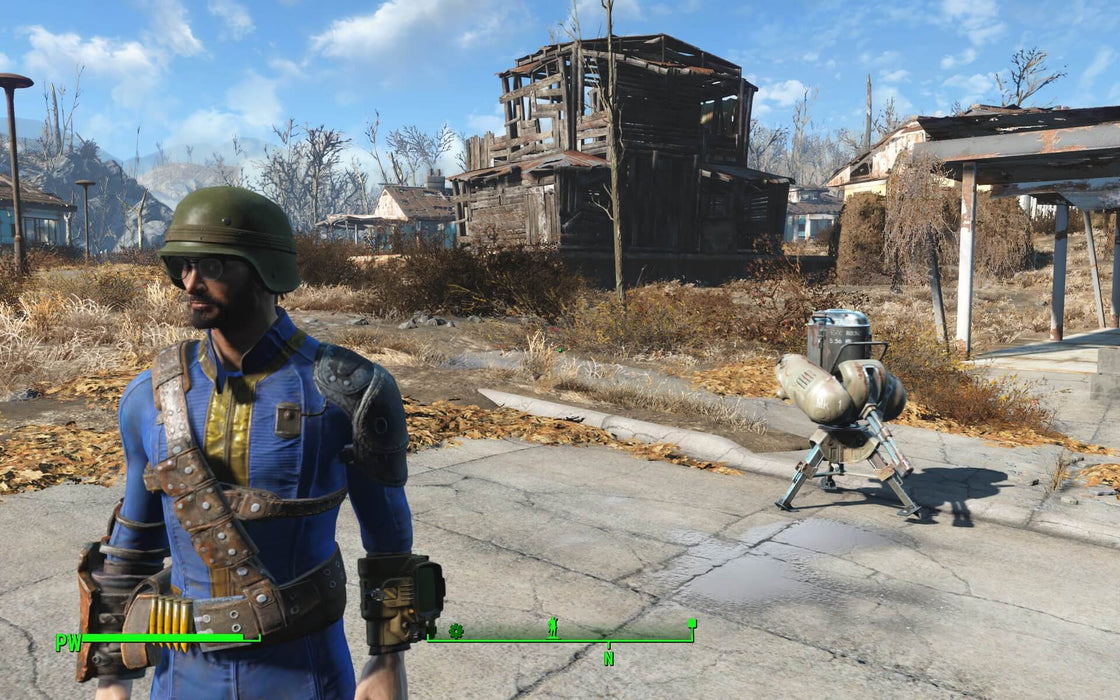This screenshot has height=700, width=1120.
Task: Select the gear-shaped marker on the compass
Action: (x=456, y=631)
